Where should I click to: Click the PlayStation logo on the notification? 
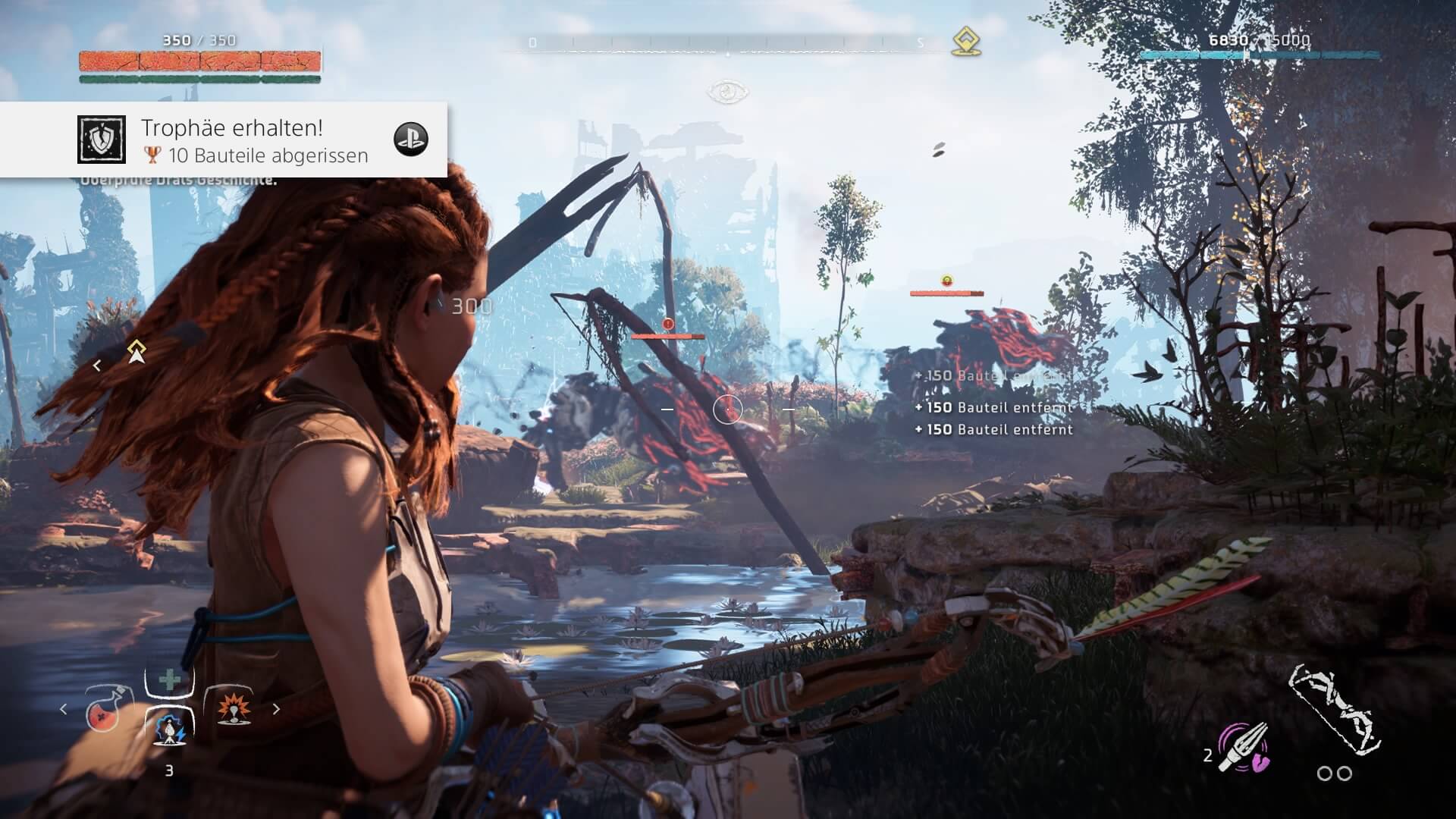(x=411, y=140)
